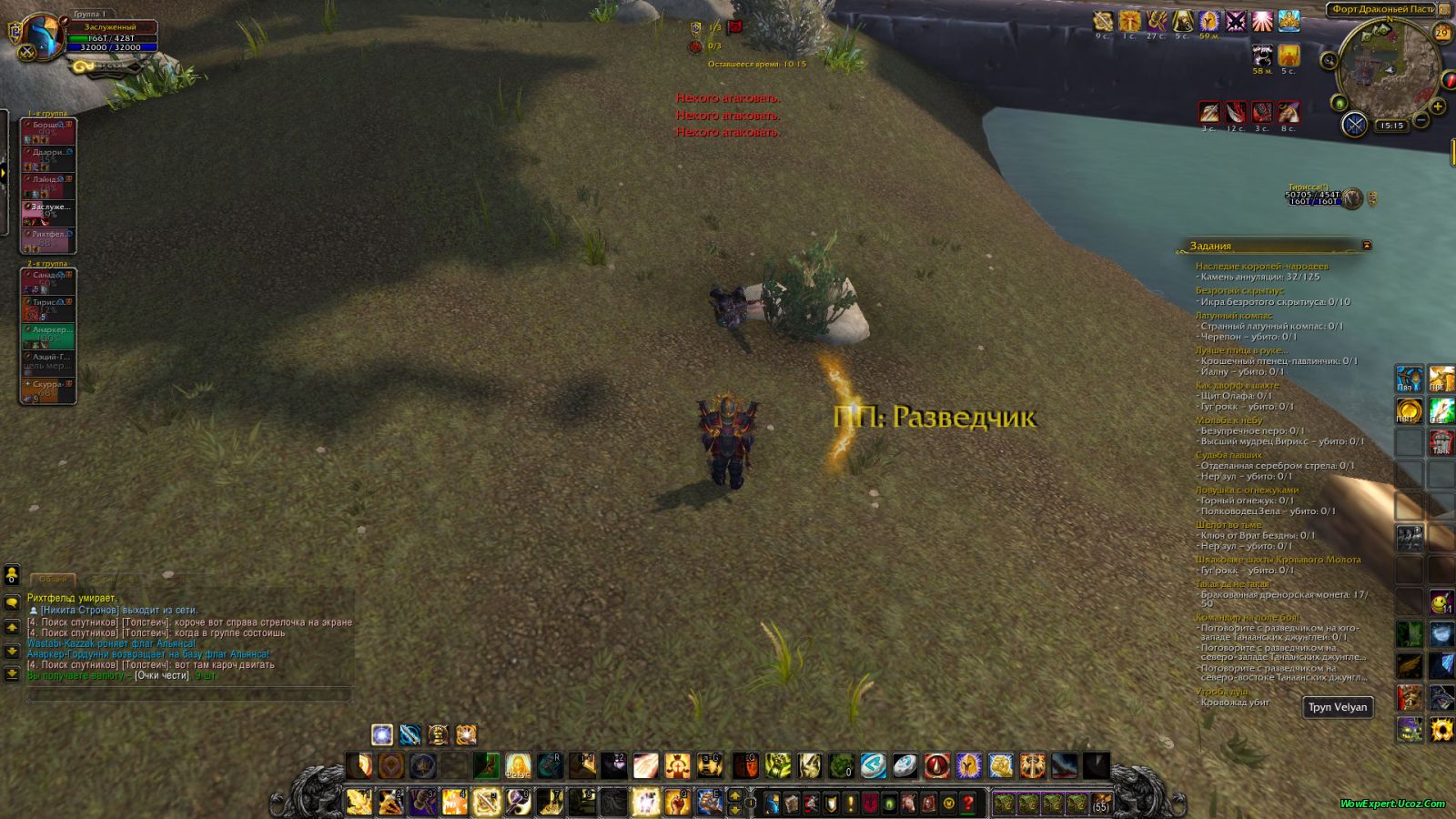Open the calendar showing day 29
This screenshot has width=1456, height=819.
(x=1441, y=33)
